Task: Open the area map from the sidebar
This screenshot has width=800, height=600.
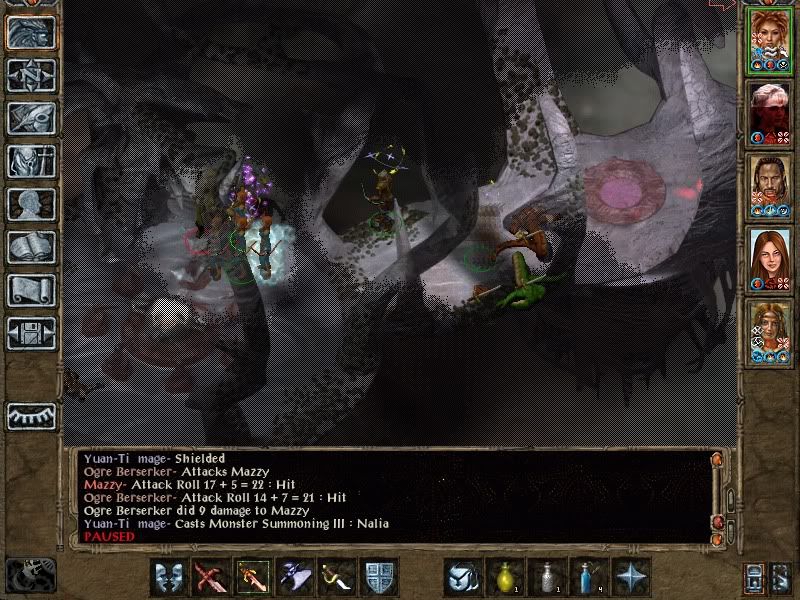Action: (x=30, y=75)
